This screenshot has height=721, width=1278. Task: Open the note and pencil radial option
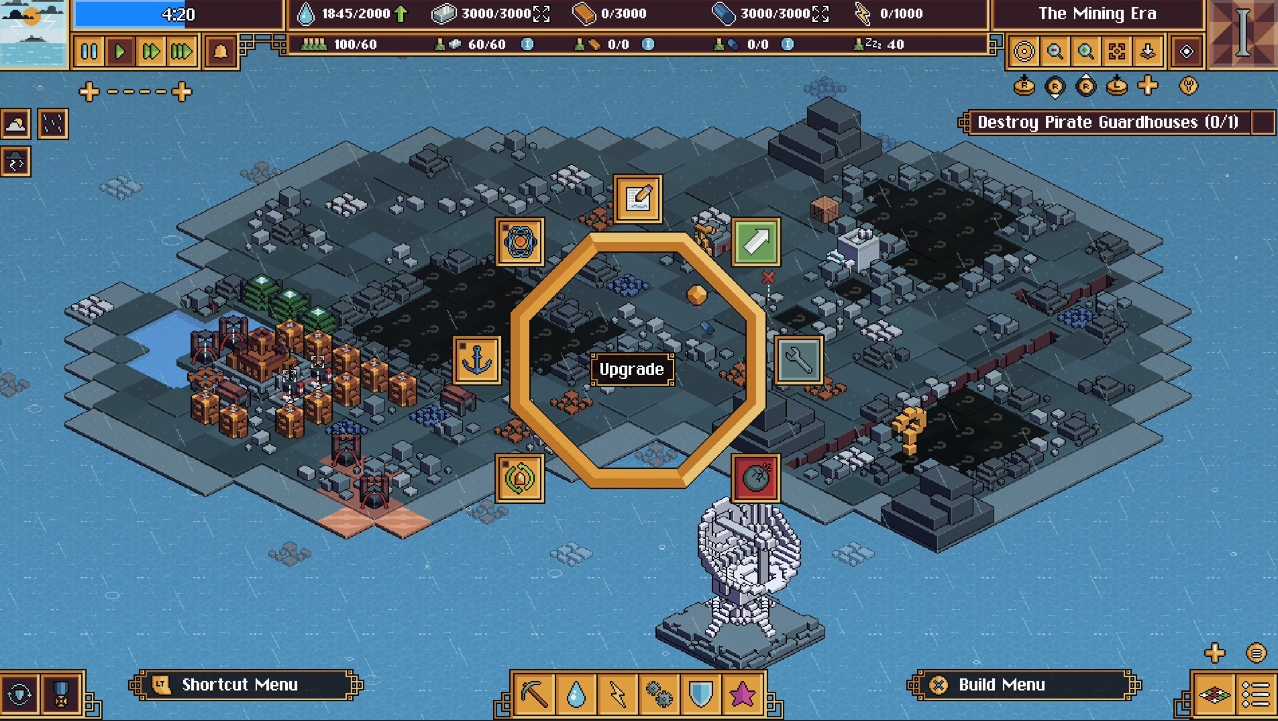[638, 199]
